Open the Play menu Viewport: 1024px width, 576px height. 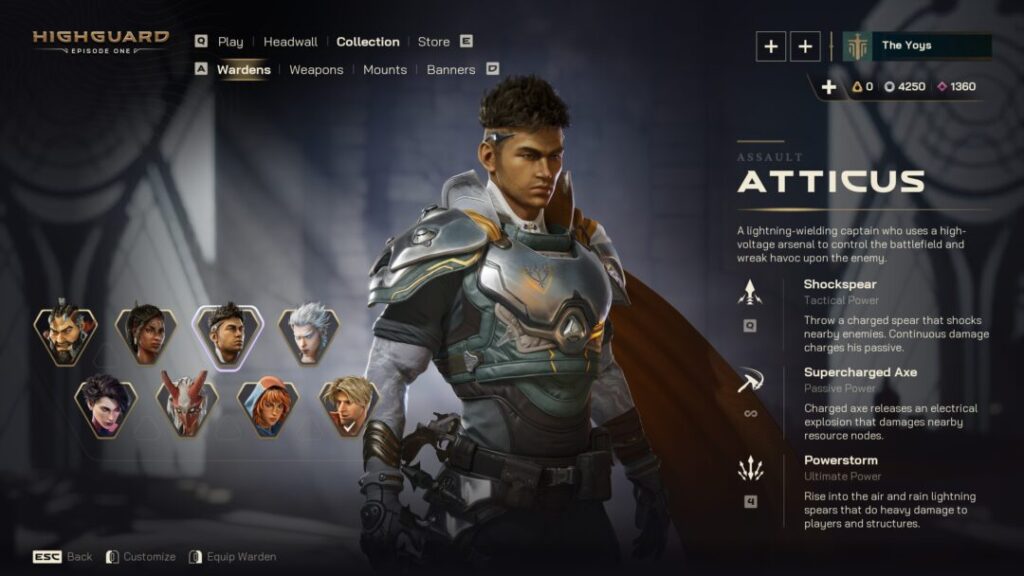[x=230, y=42]
